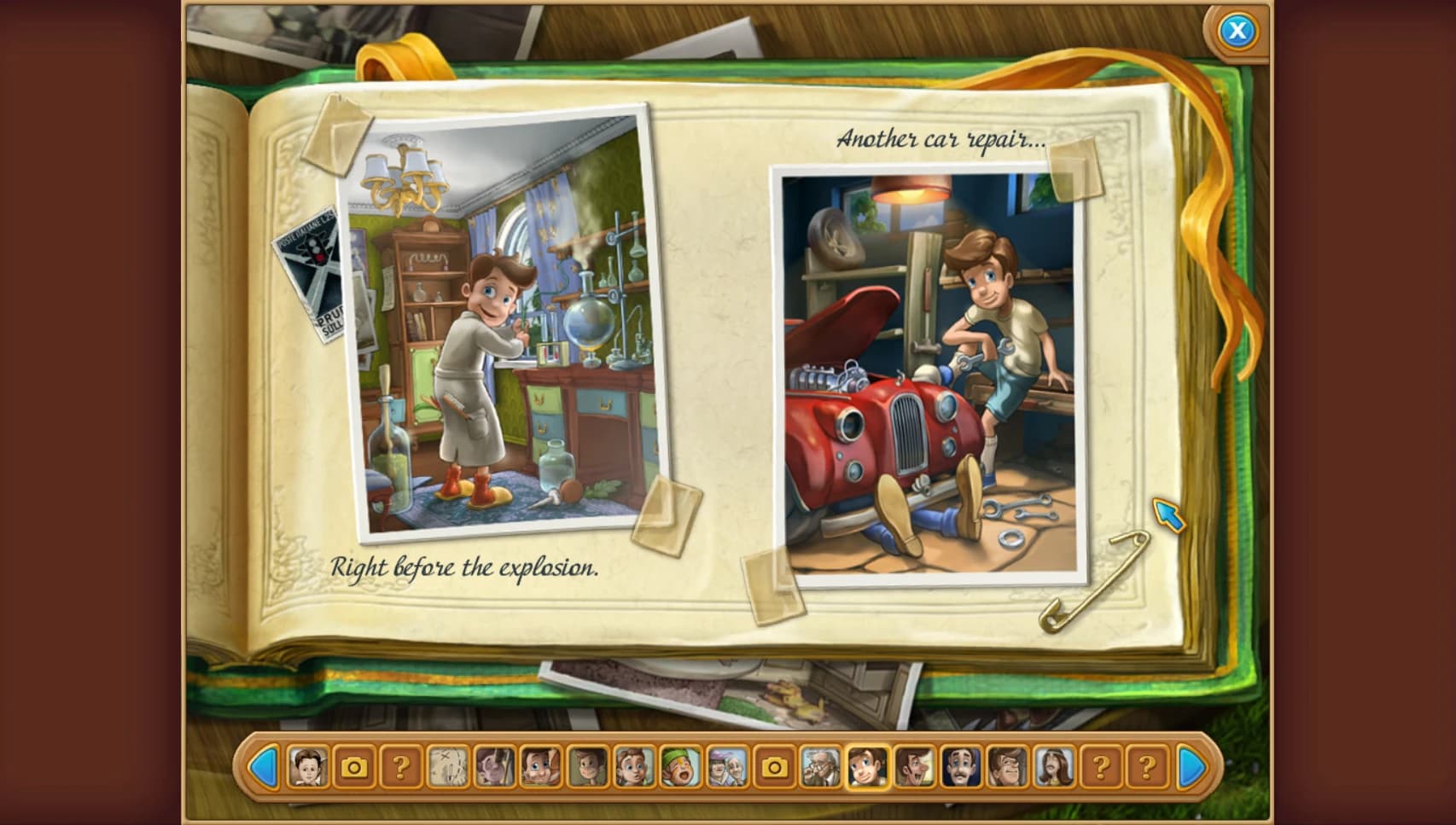The height and width of the screenshot is (825, 1456).
Task: Close the photo album with the X button
Action: pos(1237,32)
